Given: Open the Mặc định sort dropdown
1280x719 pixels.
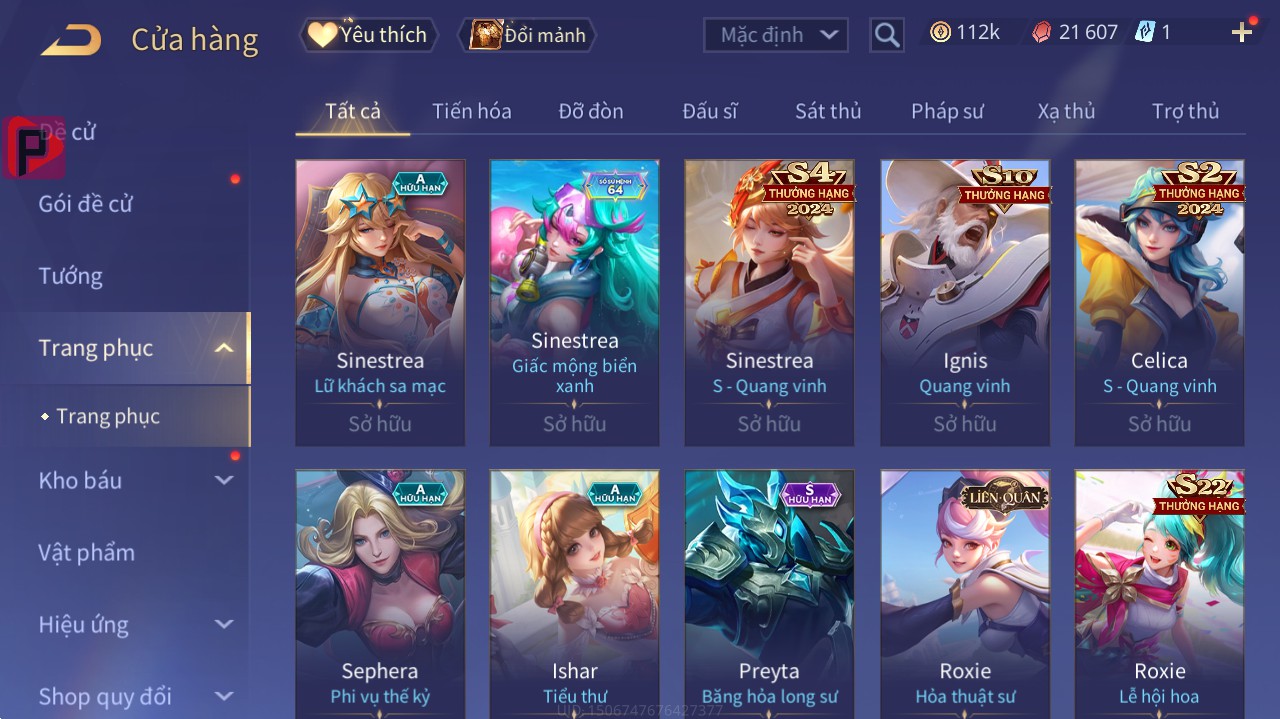Looking at the screenshot, I should point(776,35).
